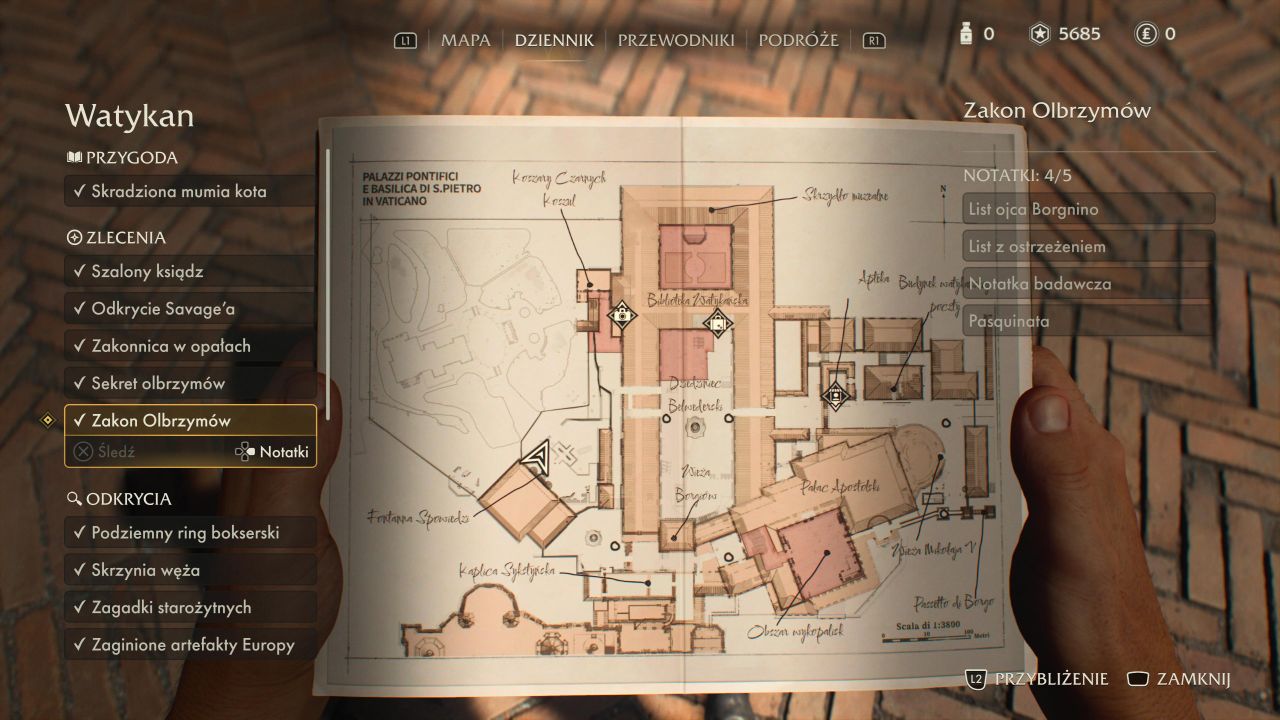Image resolution: width=1280 pixels, height=720 pixels.
Task: Pick the Zakonnica w opałach quest
Action: point(190,346)
